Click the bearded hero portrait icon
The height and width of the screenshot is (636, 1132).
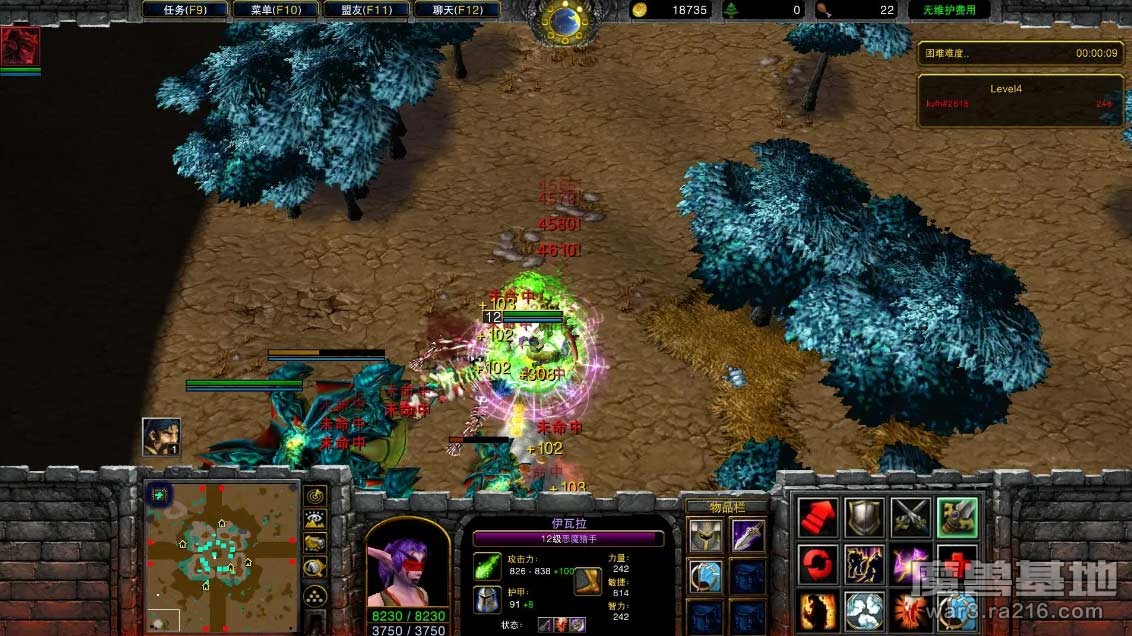(161, 437)
